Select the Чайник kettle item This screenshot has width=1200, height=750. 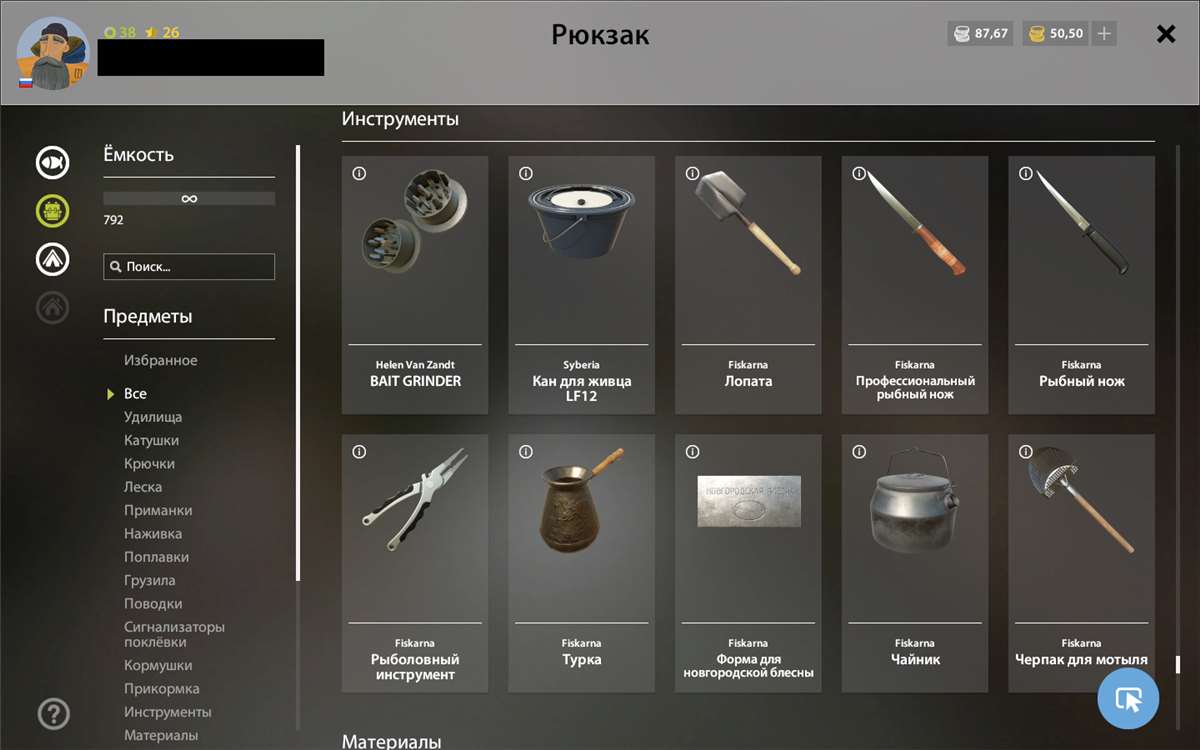click(915, 562)
